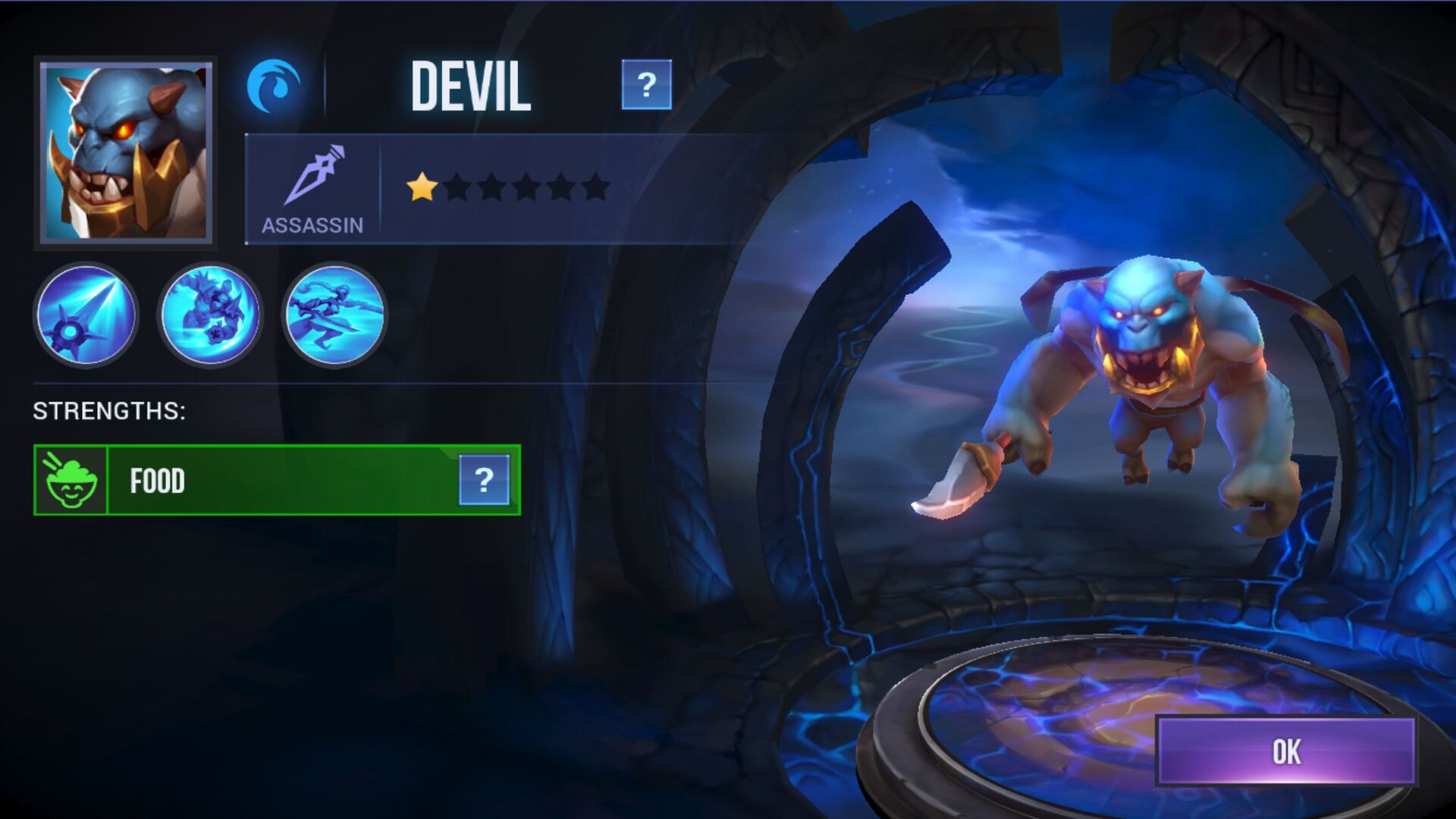1456x819 pixels.
Task: Click the STRENGTHS heading
Action: pos(108,411)
